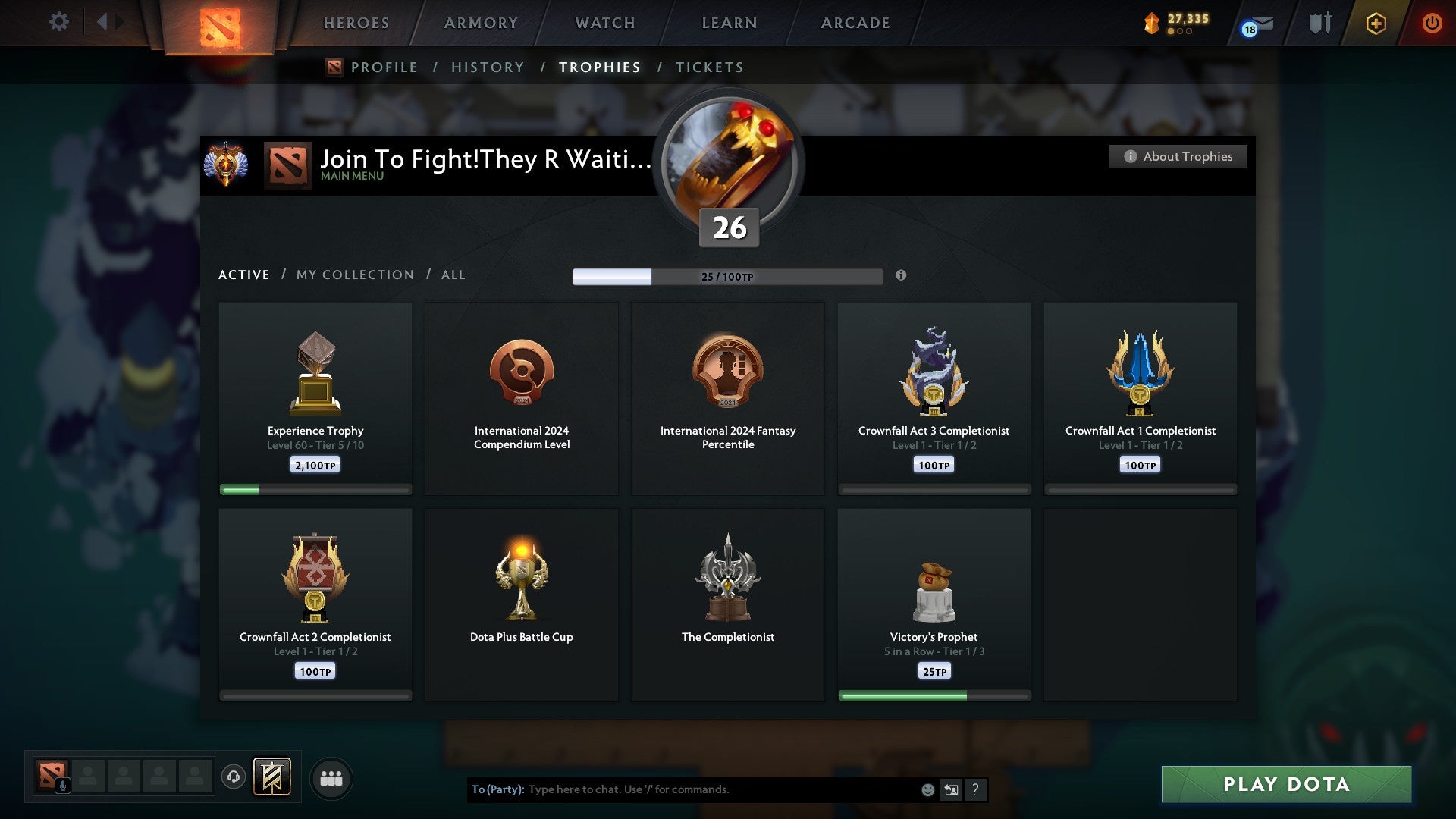The width and height of the screenshot is (1456, 819).
Task: Click the party chat input field
Action: click(682, 789)
